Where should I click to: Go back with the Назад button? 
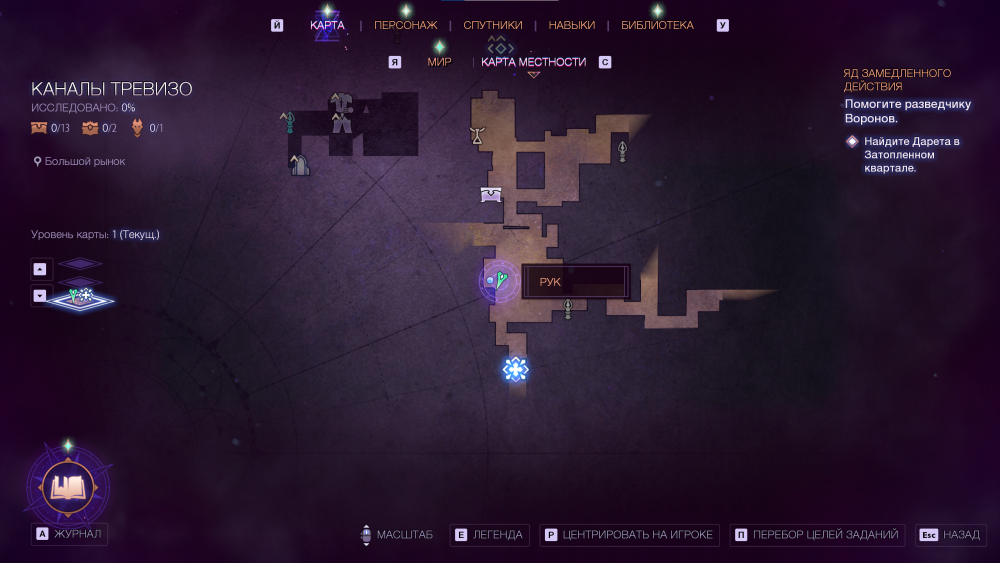click(951, 535)
